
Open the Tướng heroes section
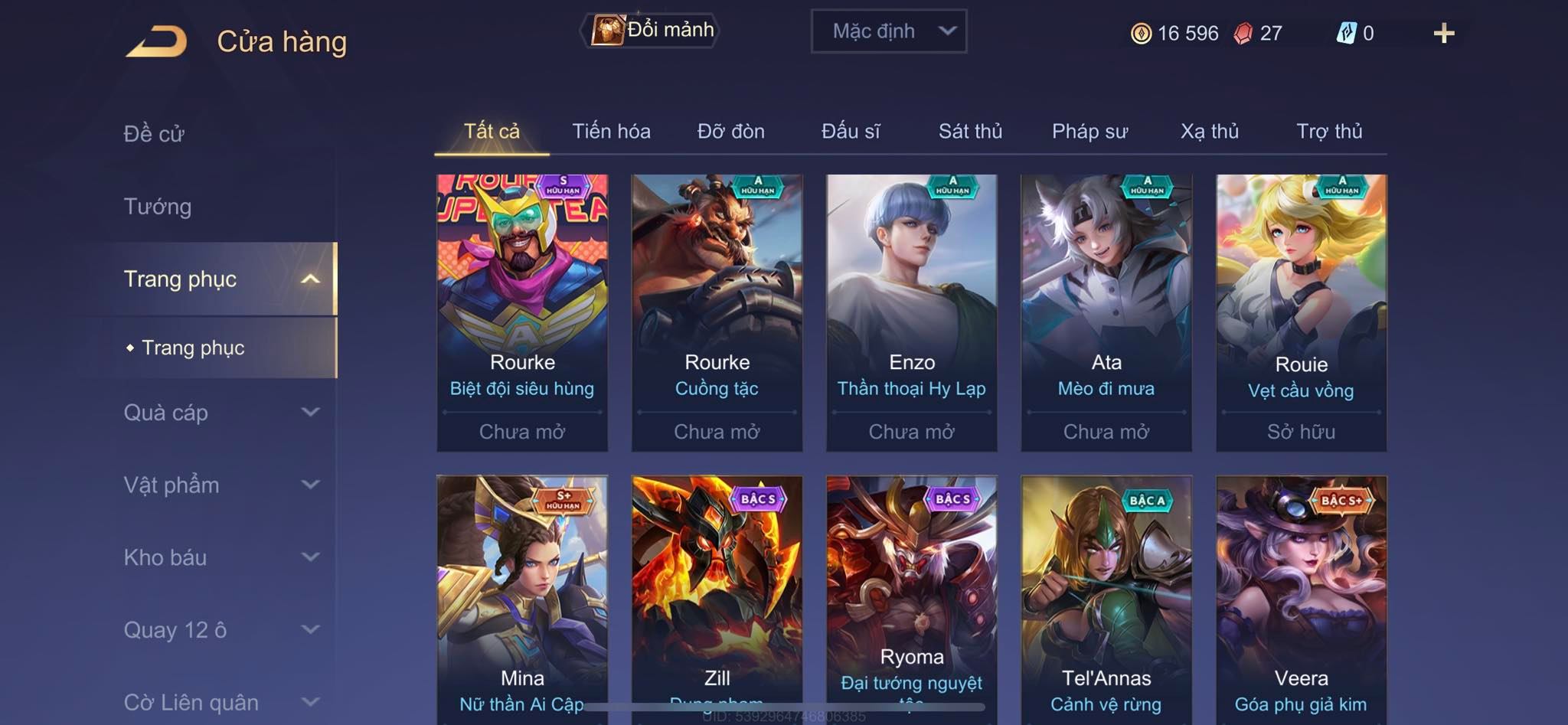158,207
